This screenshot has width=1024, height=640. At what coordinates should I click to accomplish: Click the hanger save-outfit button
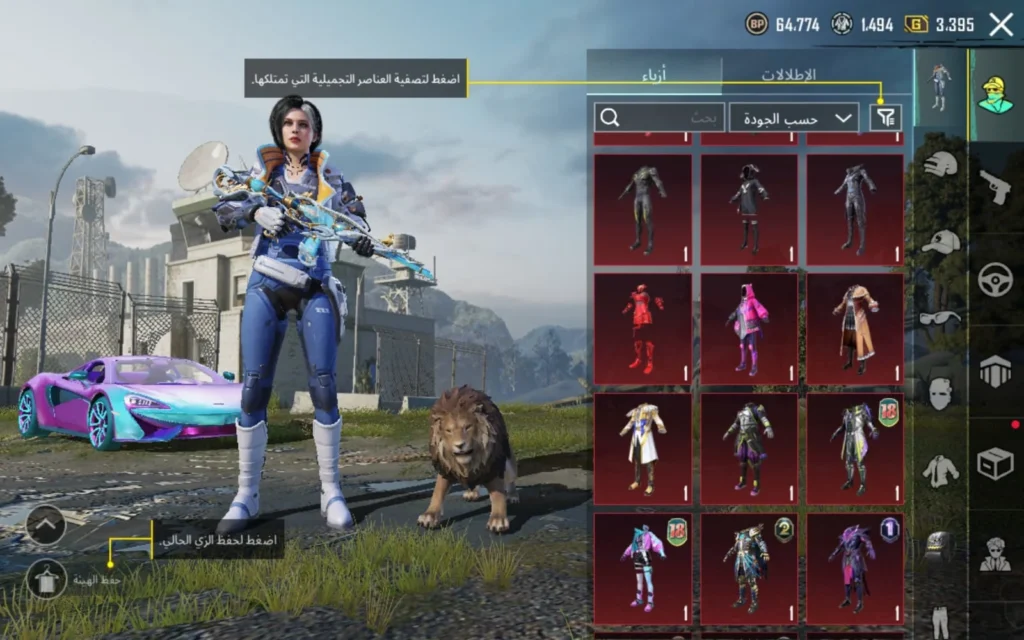(x=46, y=579)
